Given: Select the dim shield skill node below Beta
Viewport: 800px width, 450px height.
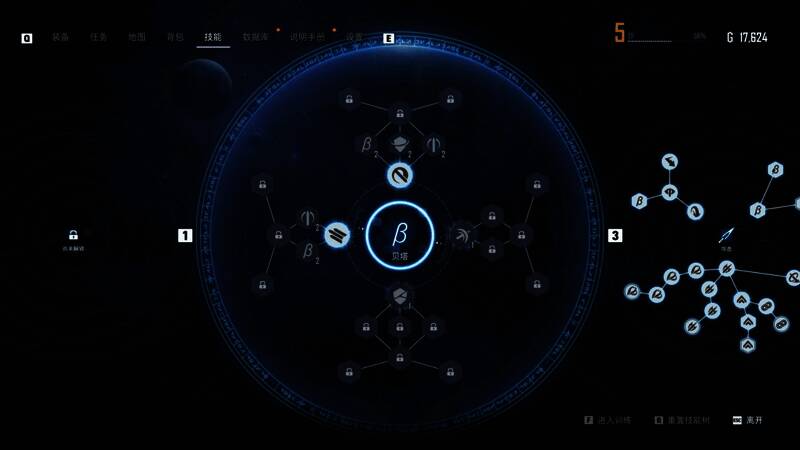Looking at the screenshot, I should click(400, 296).
